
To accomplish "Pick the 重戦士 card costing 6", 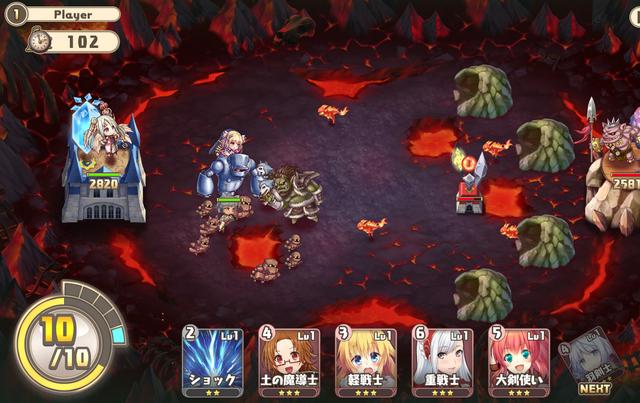I will point(442,361).
